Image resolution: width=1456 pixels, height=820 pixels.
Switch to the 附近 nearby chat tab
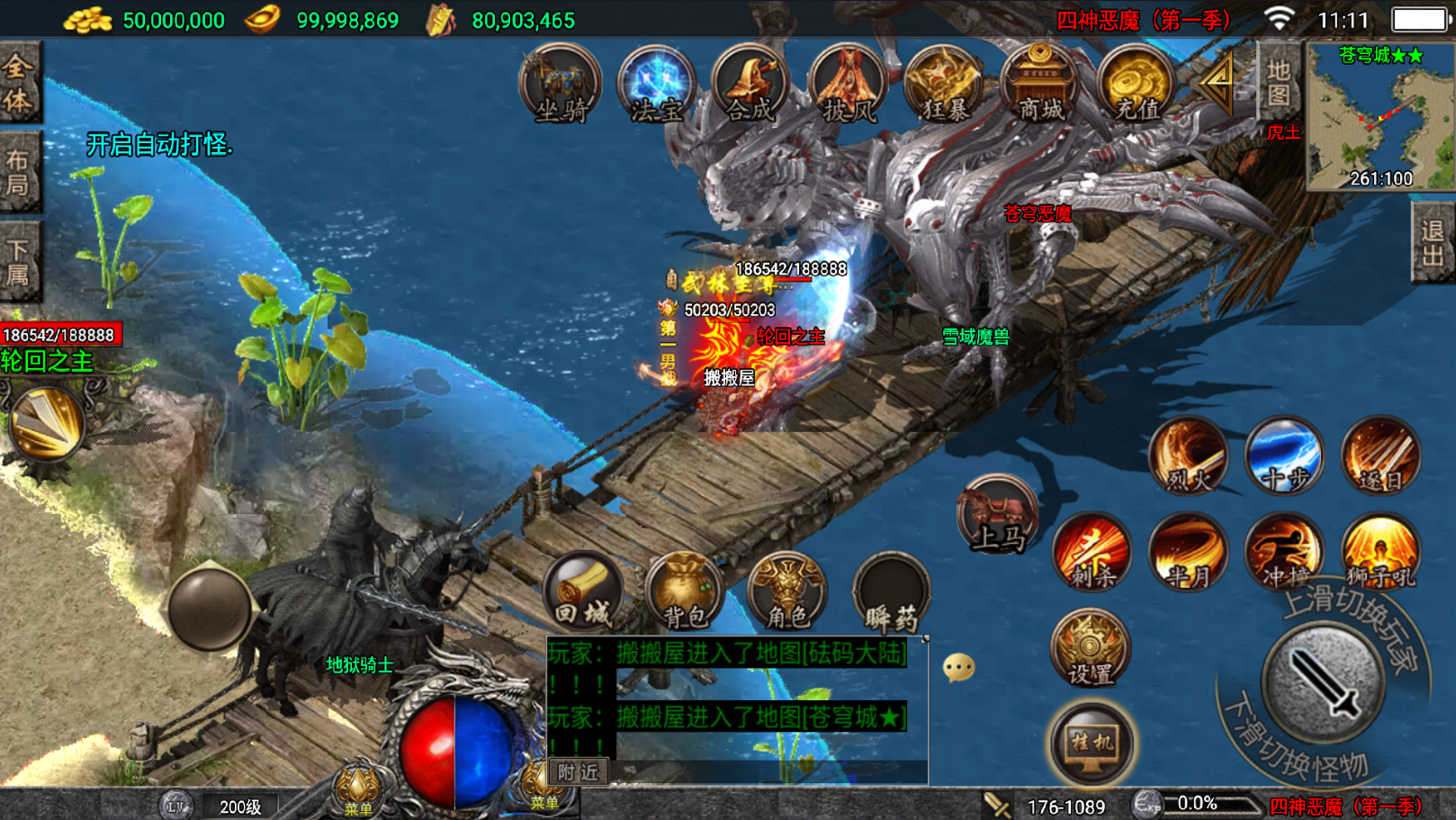click(x=577, y=771)
